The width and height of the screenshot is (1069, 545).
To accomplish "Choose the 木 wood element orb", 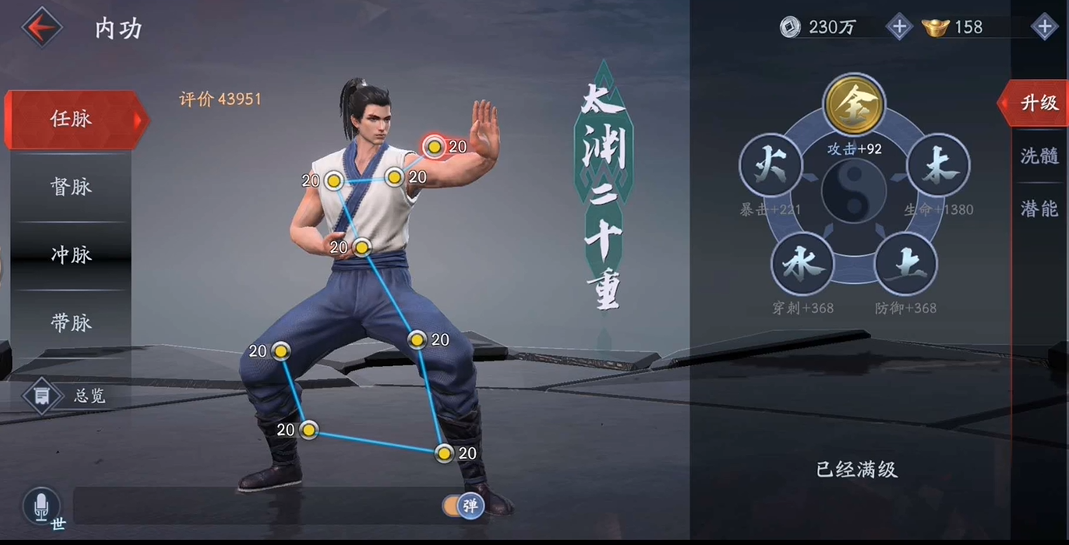I will click(x=938, y=166).
